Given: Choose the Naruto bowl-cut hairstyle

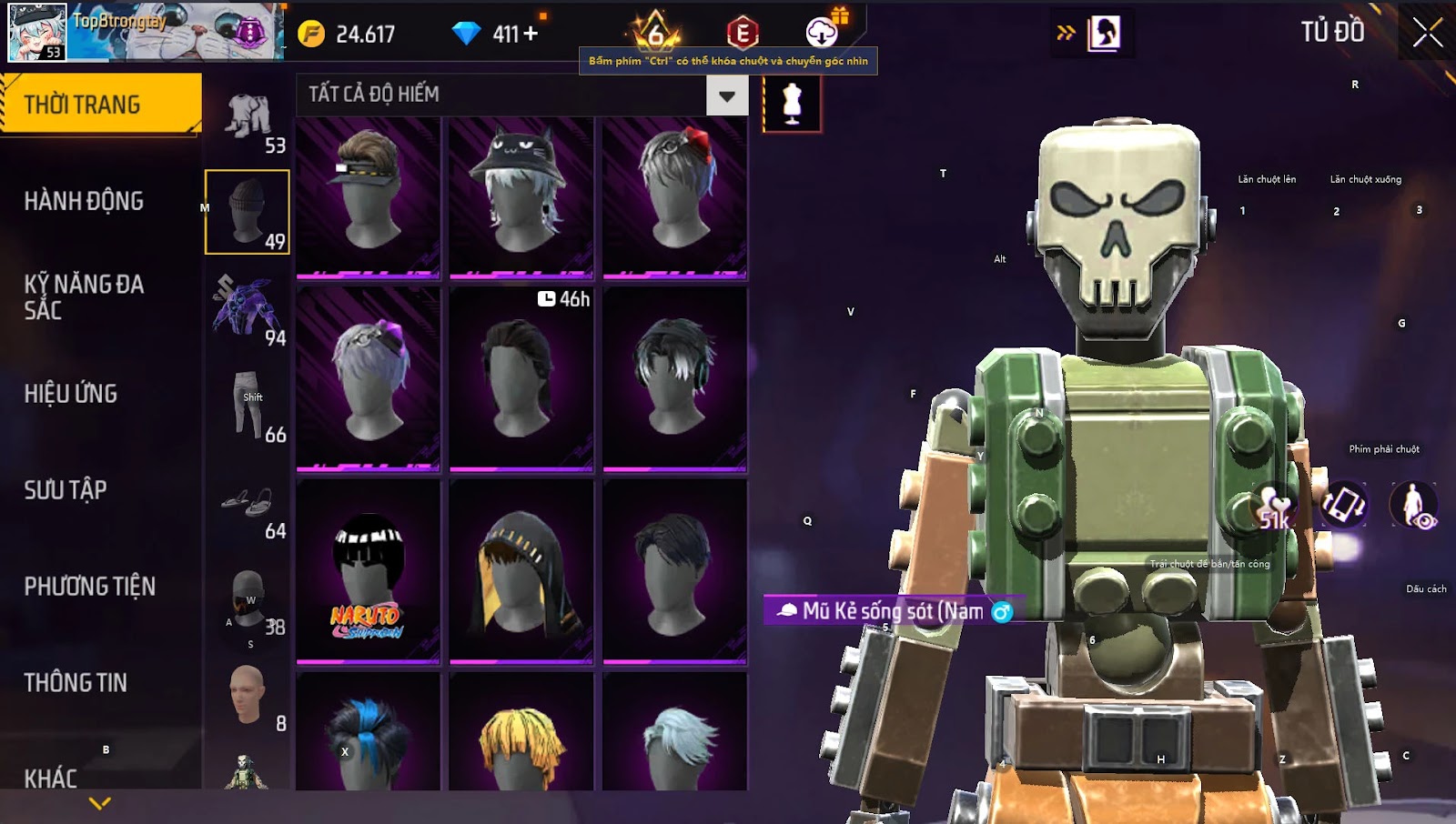Looking at the screenshot, I should 368,570.
